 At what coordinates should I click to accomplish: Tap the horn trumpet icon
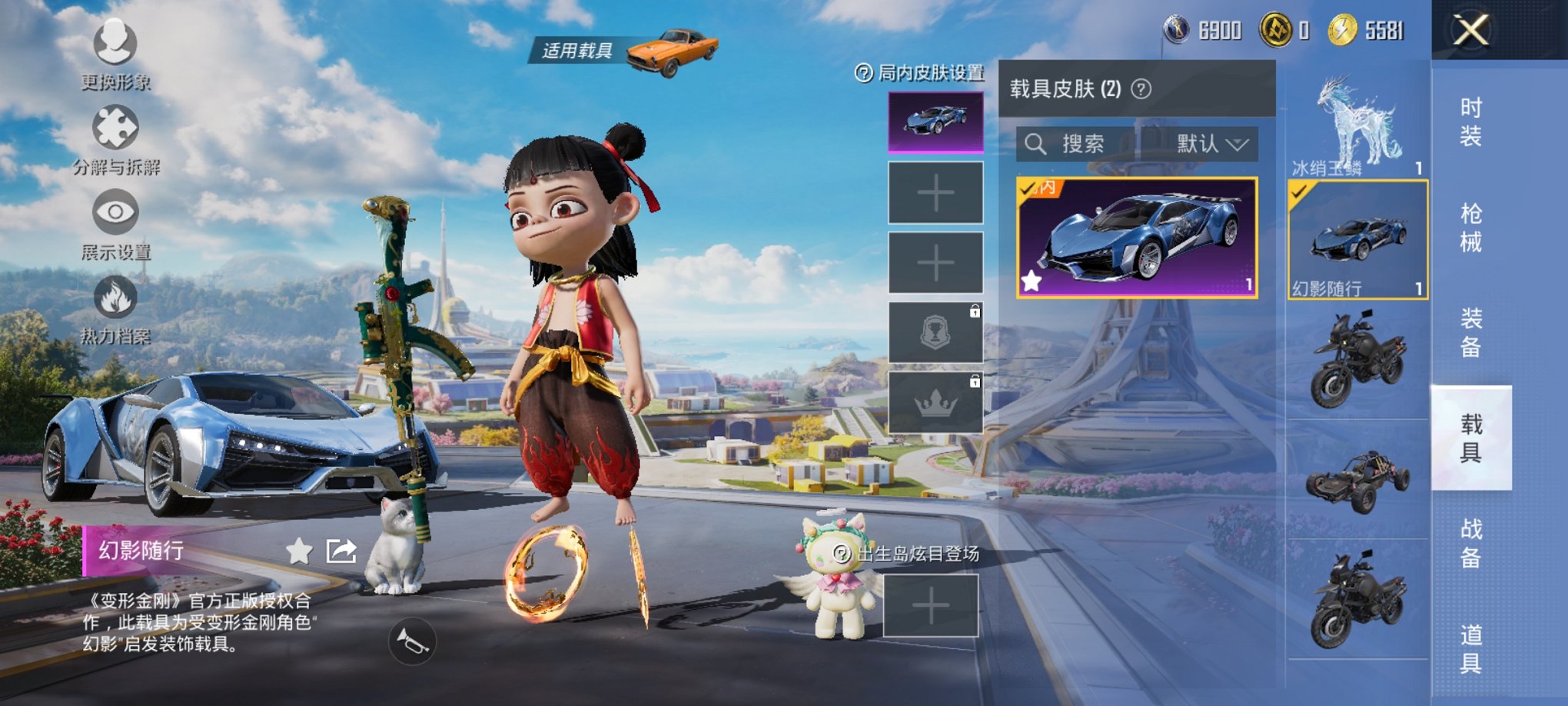[412, 642]
